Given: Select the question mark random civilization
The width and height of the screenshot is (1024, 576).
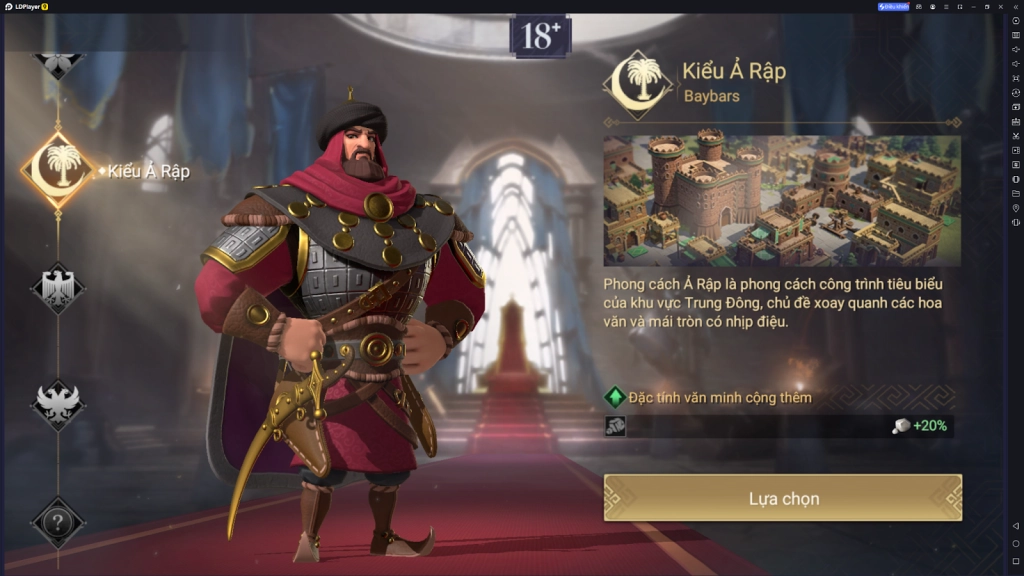Looking at the screenshot, I should [58, 522].
